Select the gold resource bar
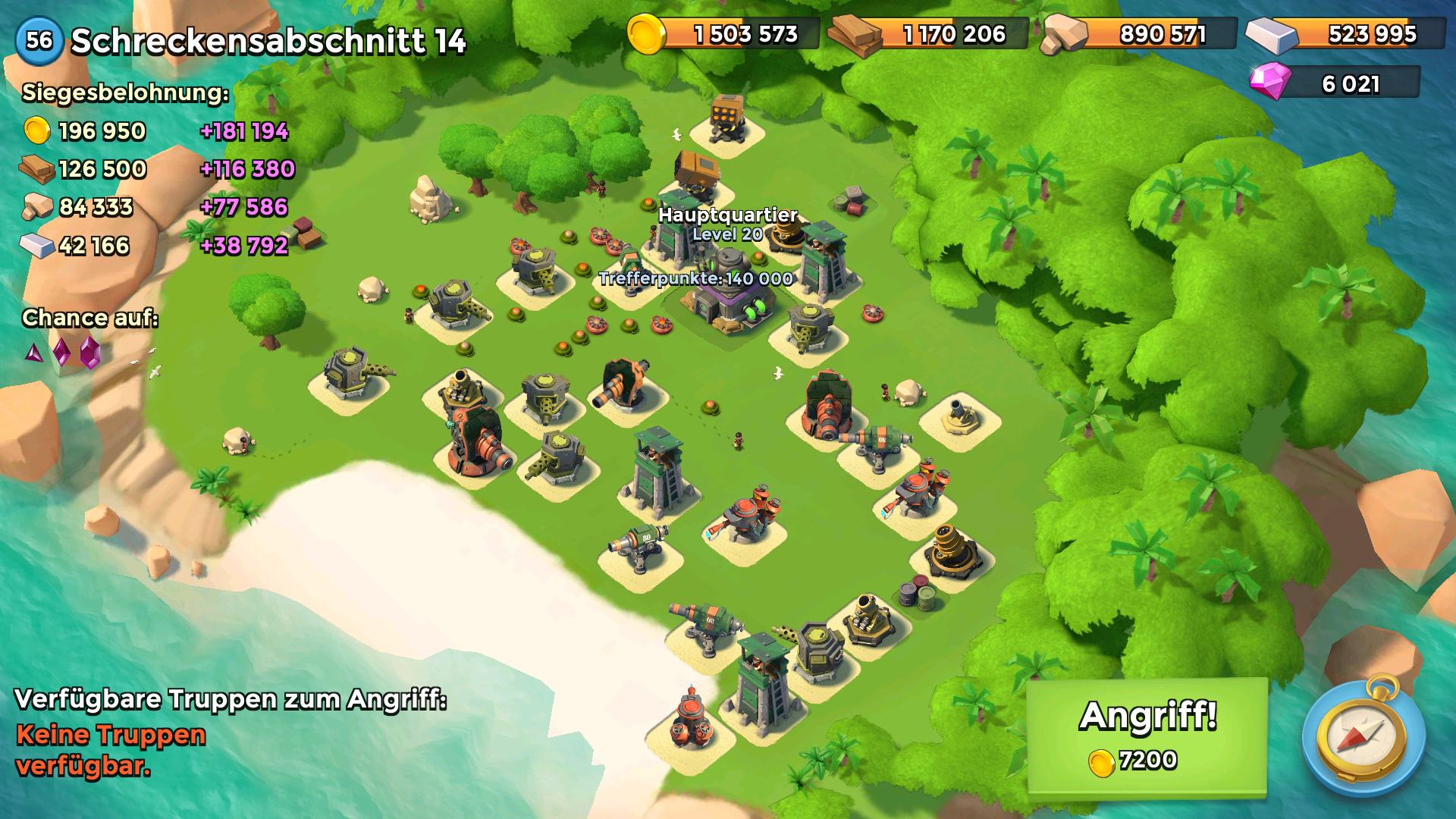 725,34
